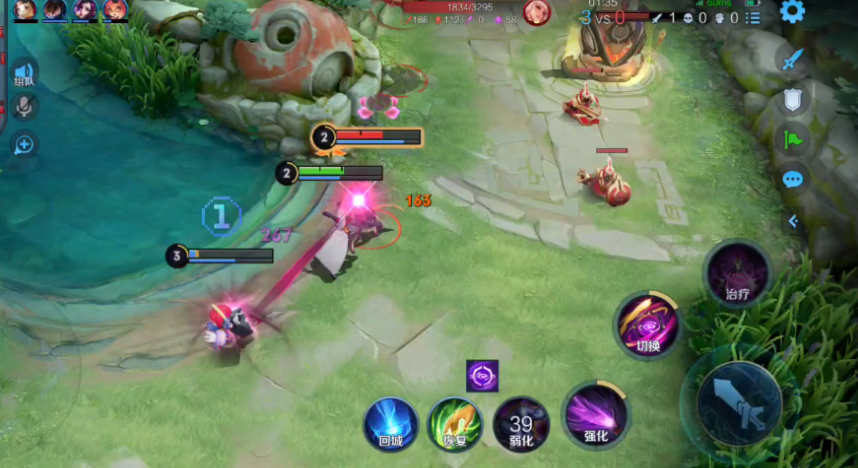Open the quick chat bubble
The image size is (858, 468).
[793, 180]
